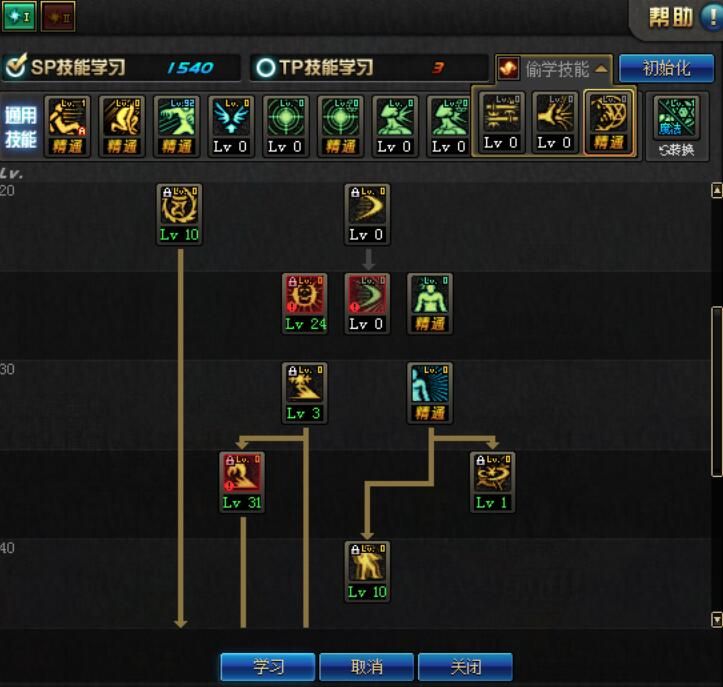Click the skill tree scroll-up arrow

tap(716, 190)
